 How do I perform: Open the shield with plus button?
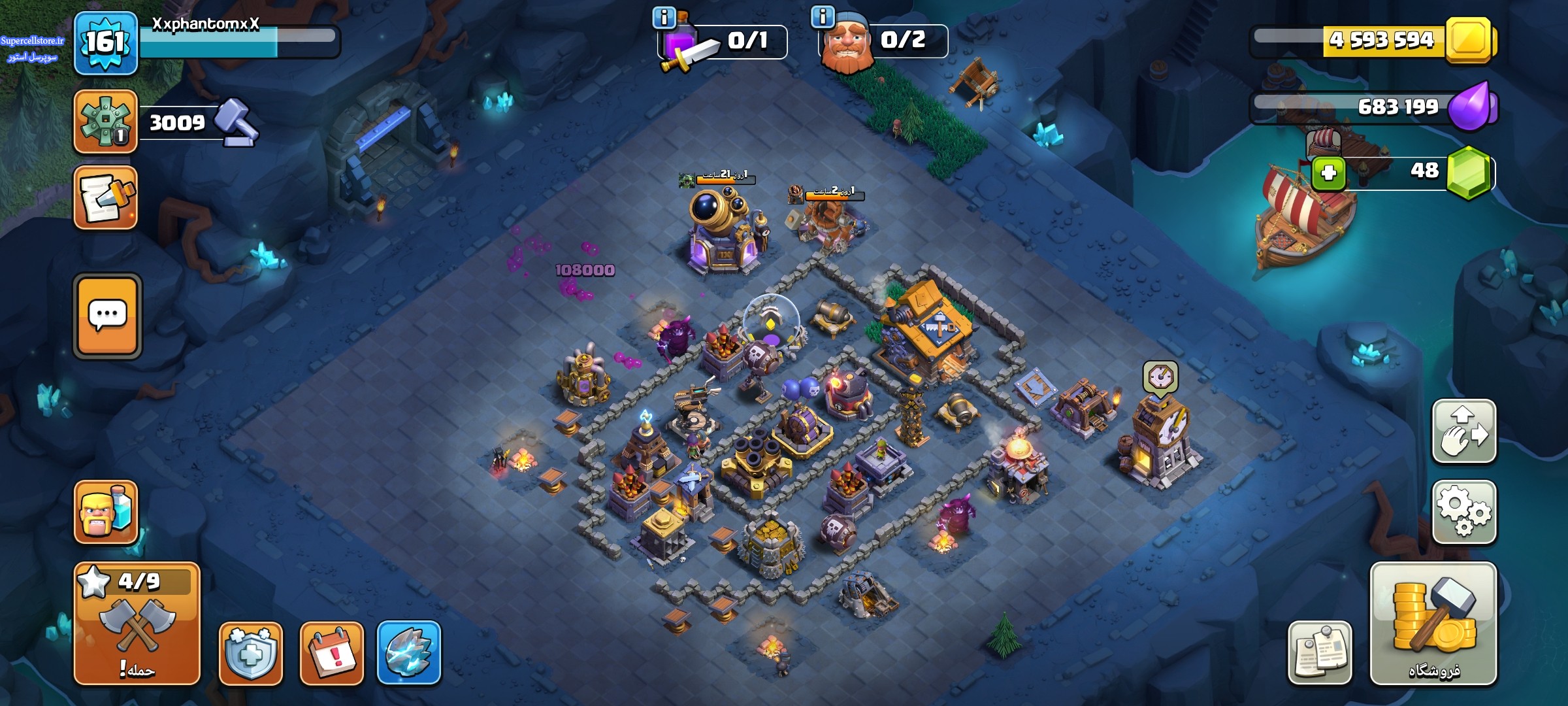(251, 653)
